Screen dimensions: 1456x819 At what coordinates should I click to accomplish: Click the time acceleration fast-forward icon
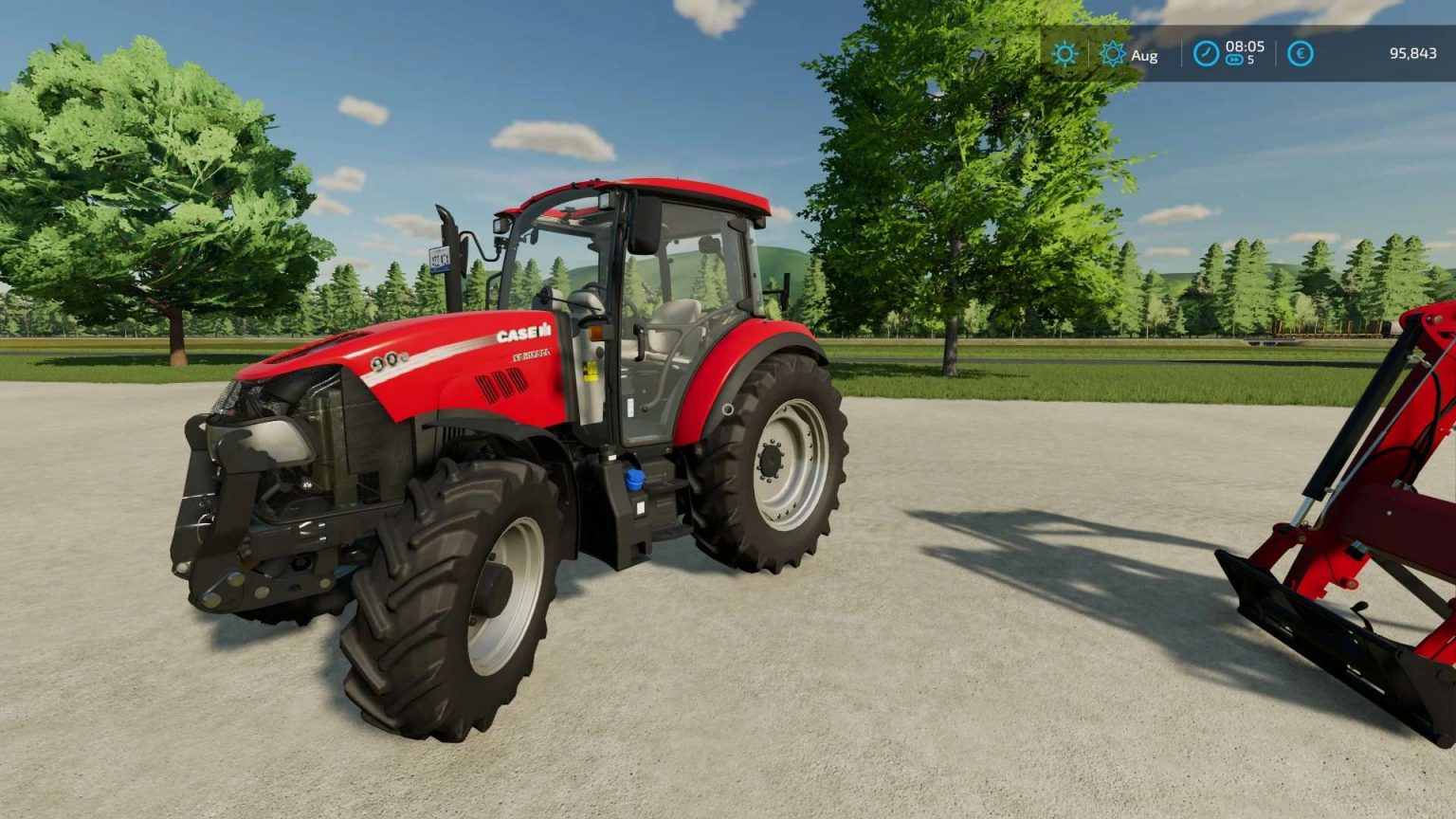[1234, 60]
